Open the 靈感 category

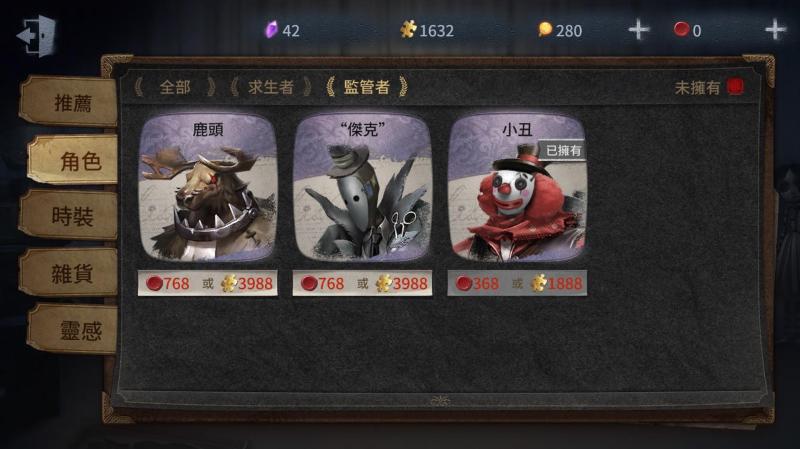click(74, 330)
